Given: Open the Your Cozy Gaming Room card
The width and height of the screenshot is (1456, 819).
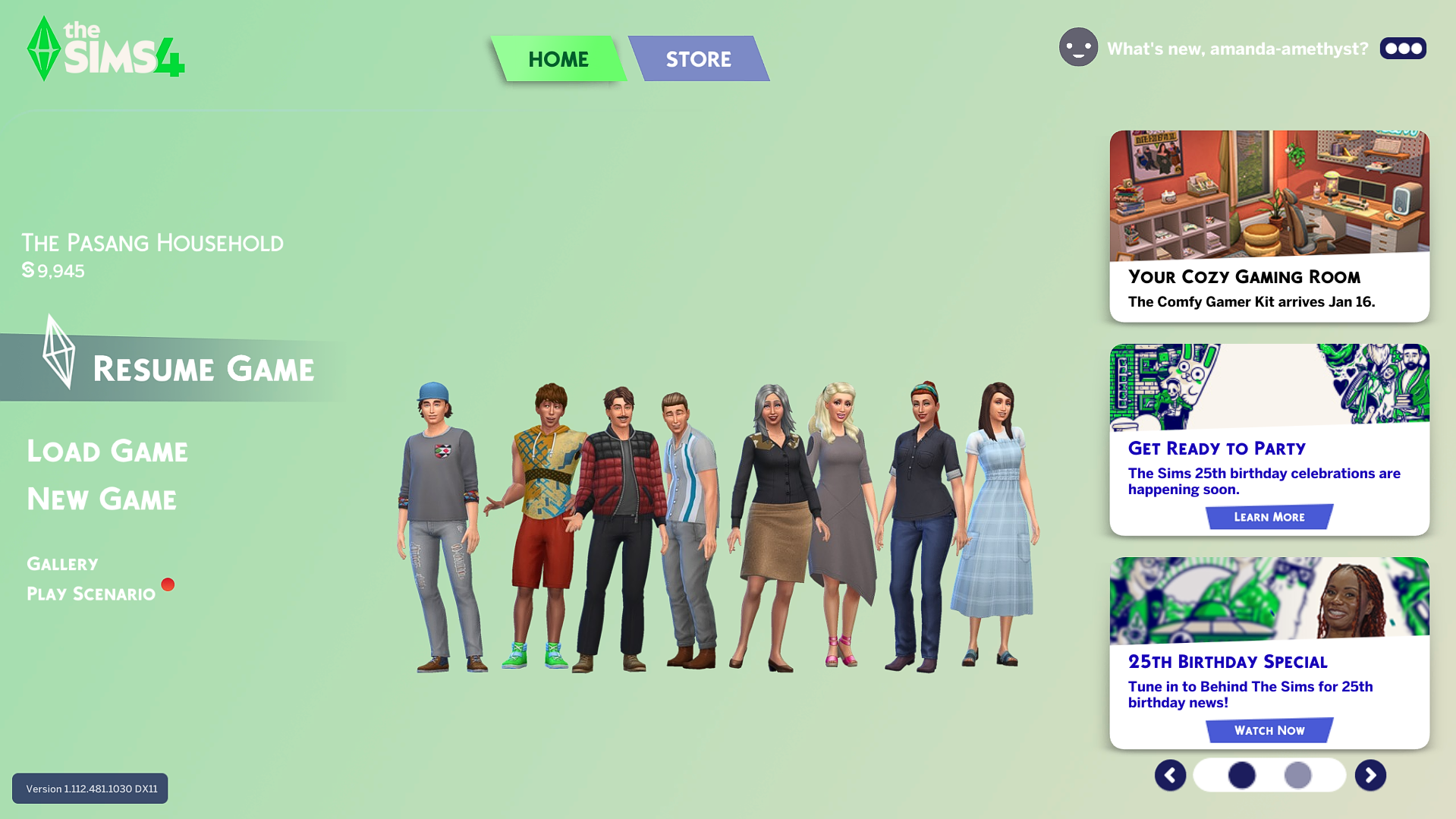Looking at the screenshot, I should 1269,226.
